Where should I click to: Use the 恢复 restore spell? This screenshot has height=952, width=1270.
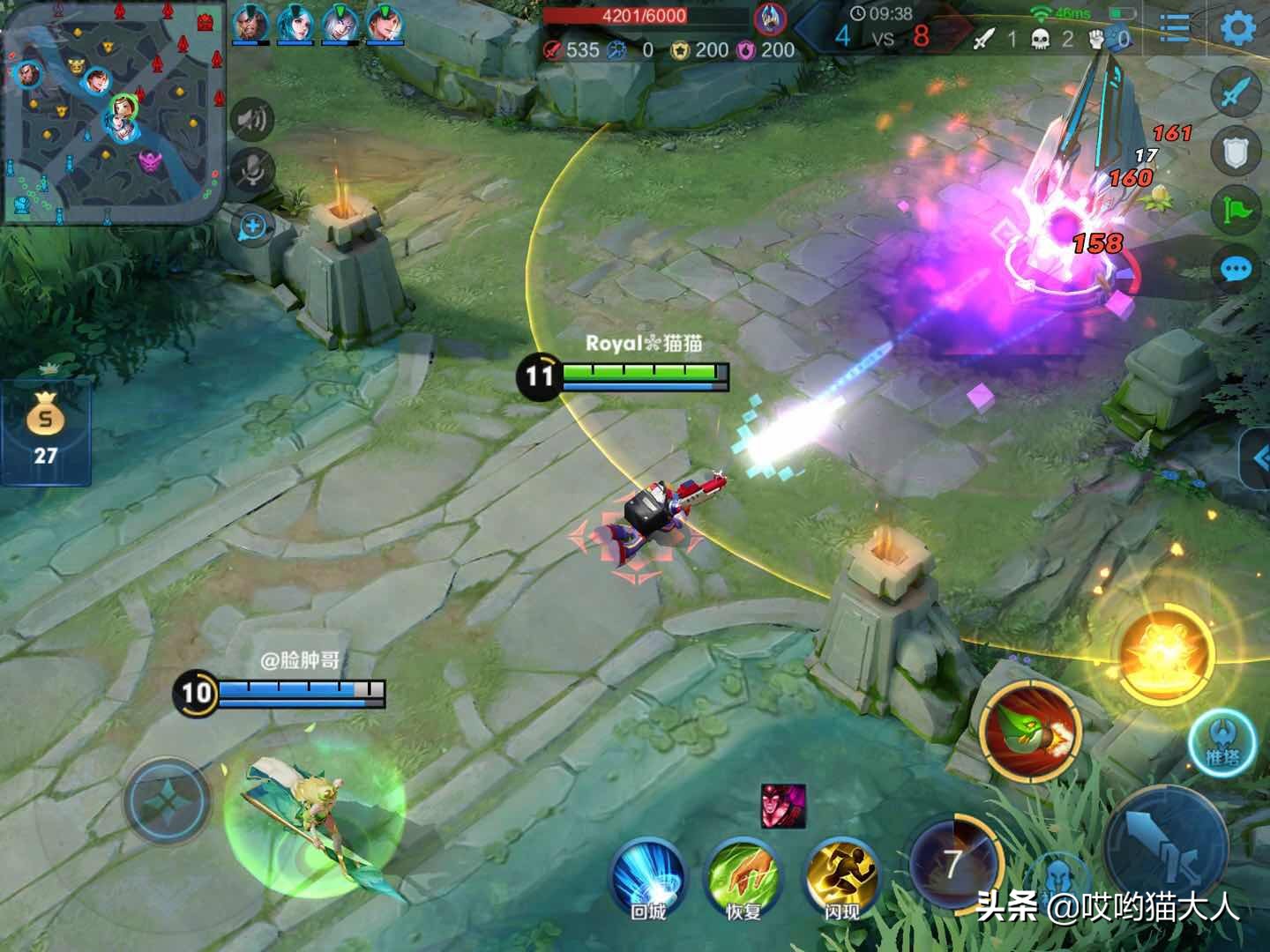743,878
